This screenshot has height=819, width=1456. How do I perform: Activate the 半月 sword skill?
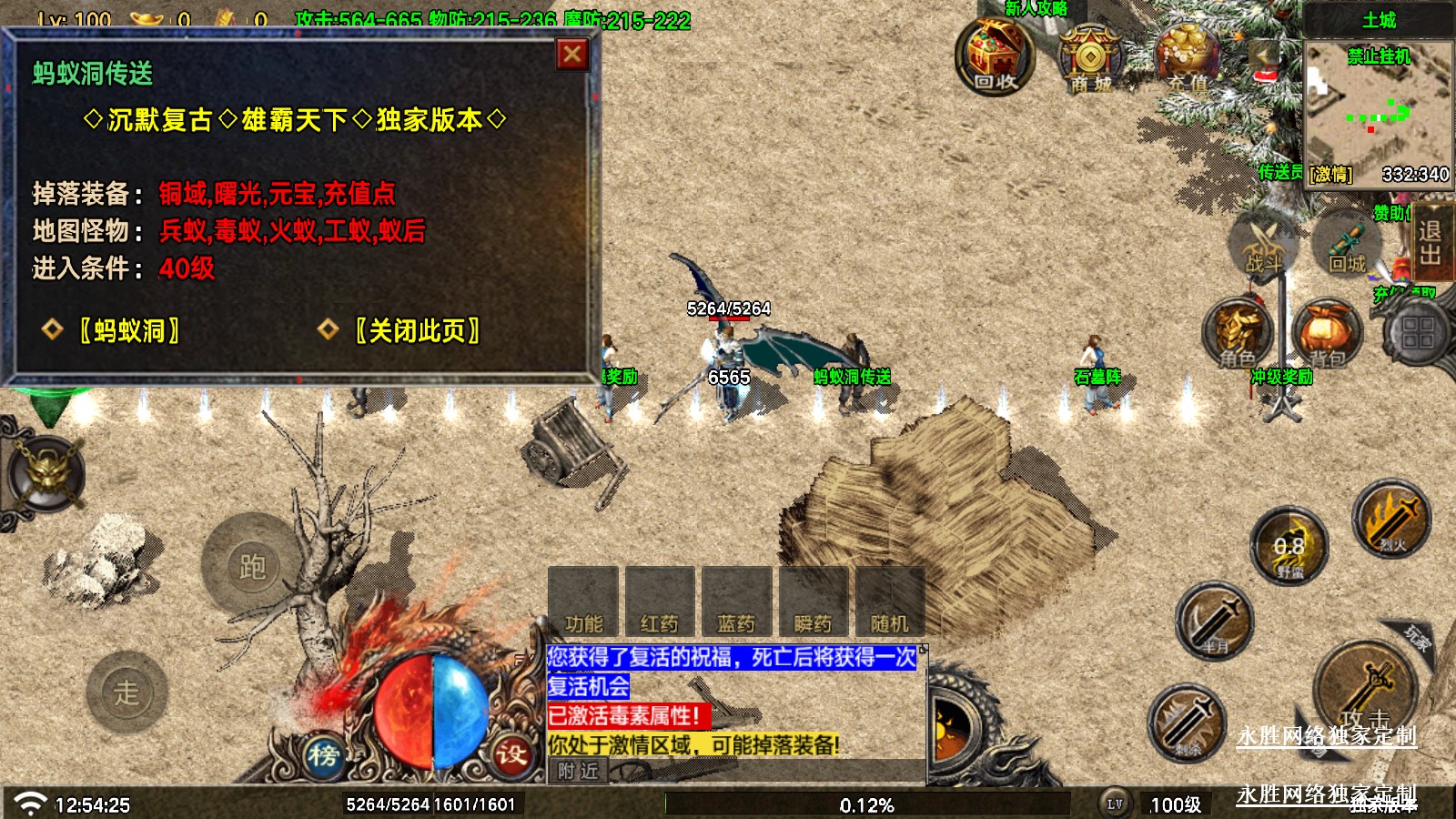coord(1214,622)
